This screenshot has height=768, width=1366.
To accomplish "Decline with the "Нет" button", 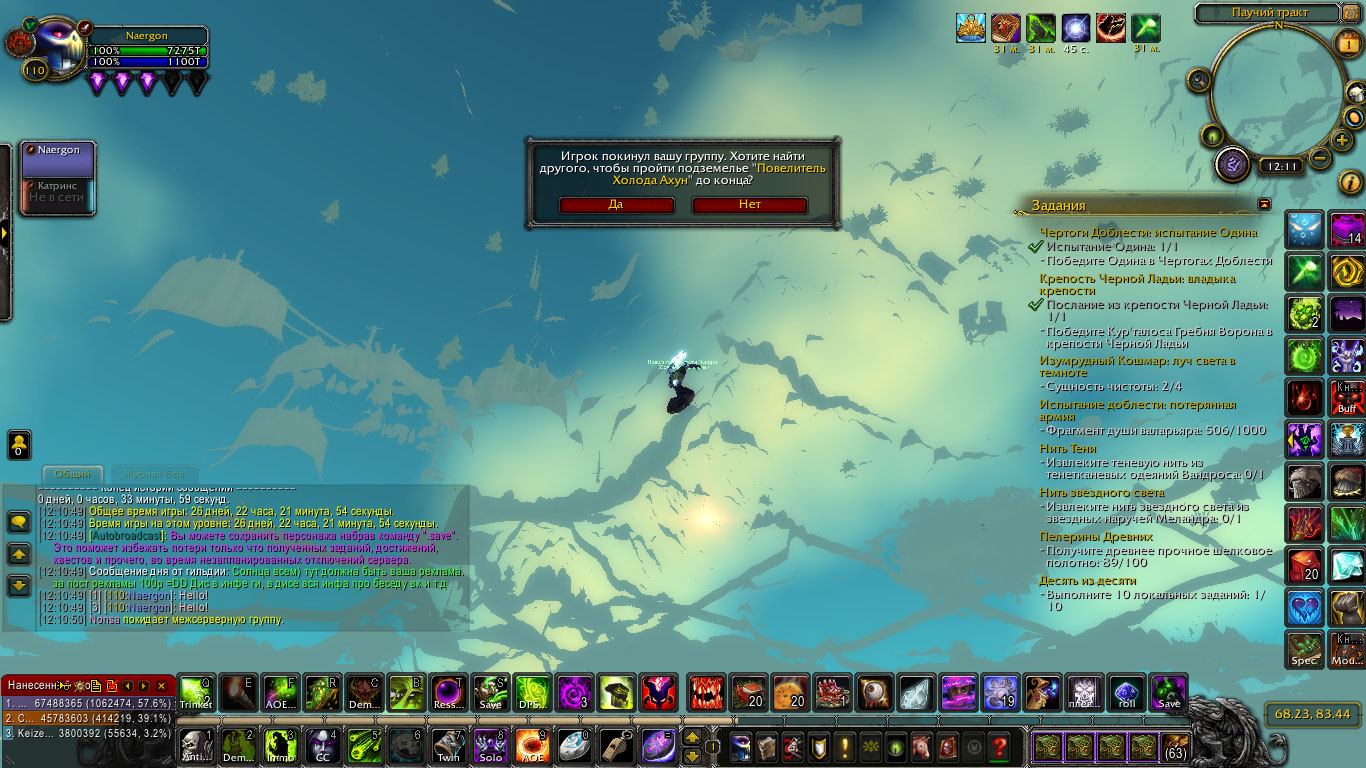I will point(749,205).
